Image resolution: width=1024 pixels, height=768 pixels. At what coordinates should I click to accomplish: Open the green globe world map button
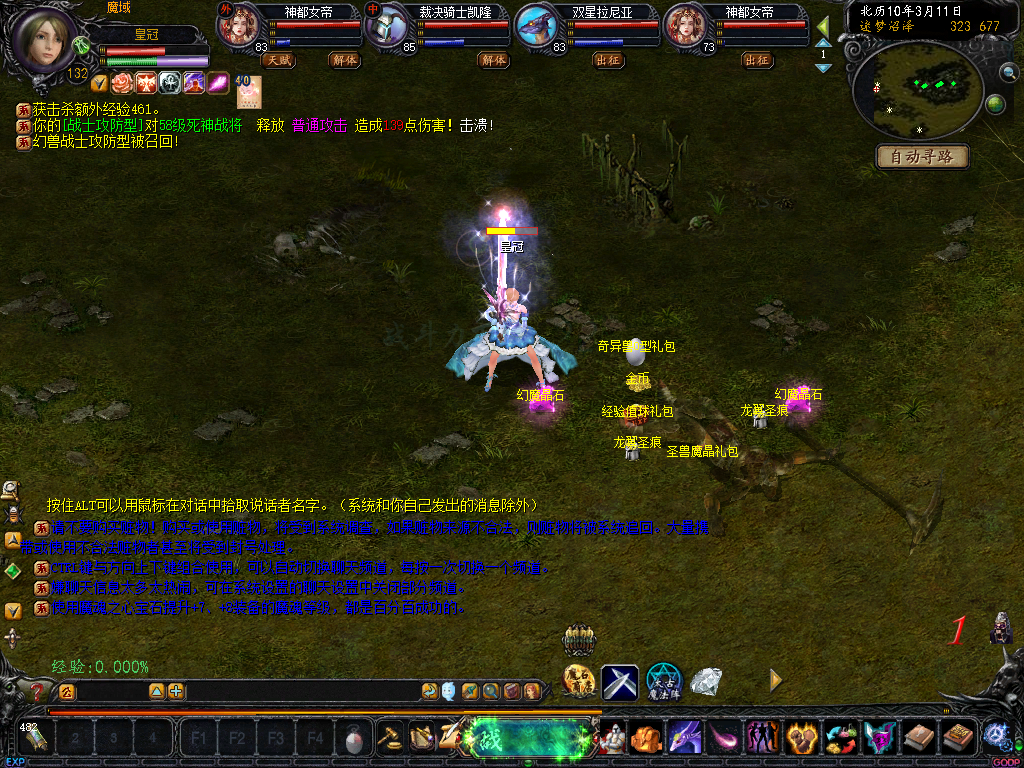pos(995,104)
